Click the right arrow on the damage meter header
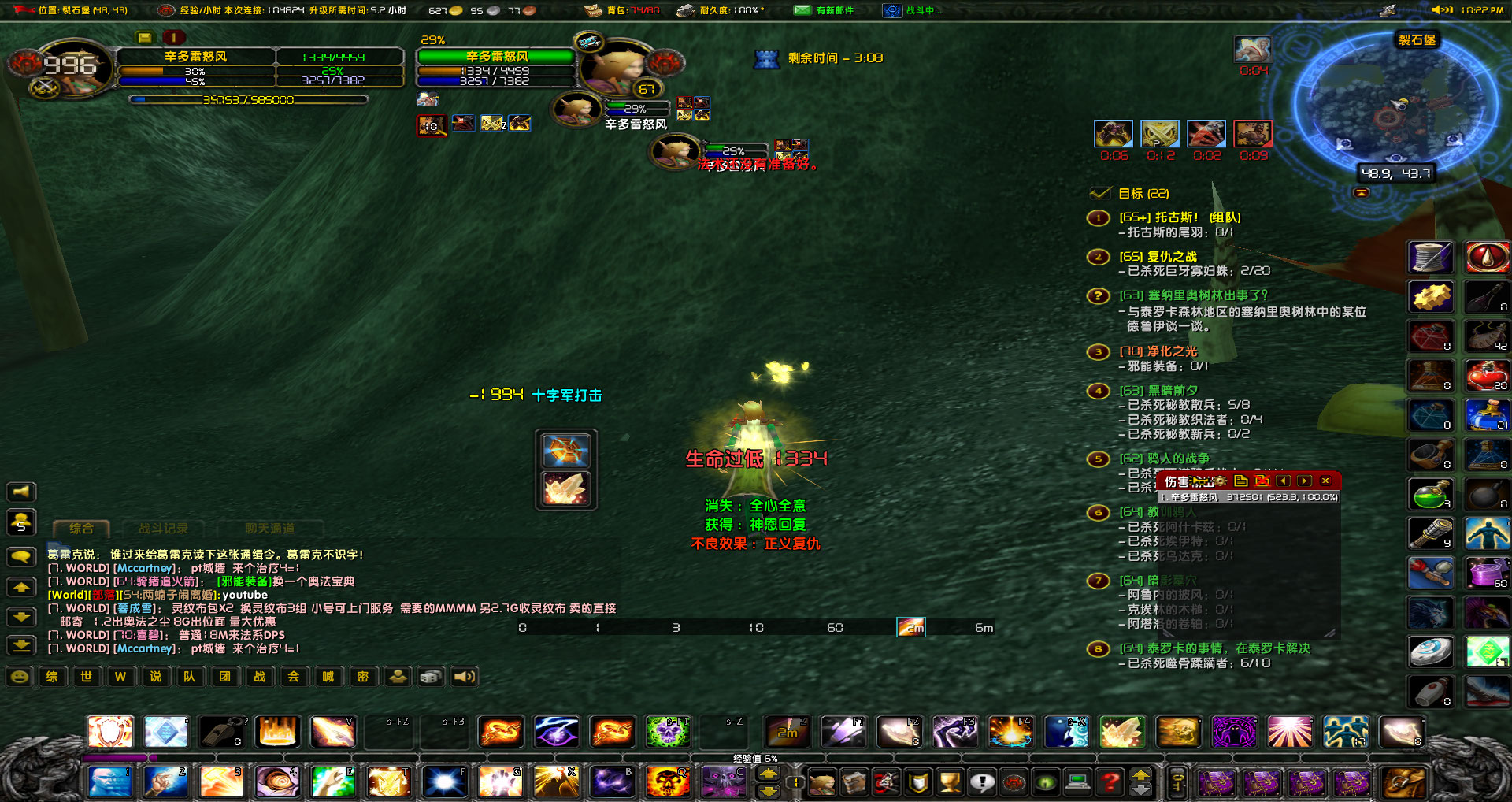This screenshot has height=802, width=1512. (x=1304, y=481)
